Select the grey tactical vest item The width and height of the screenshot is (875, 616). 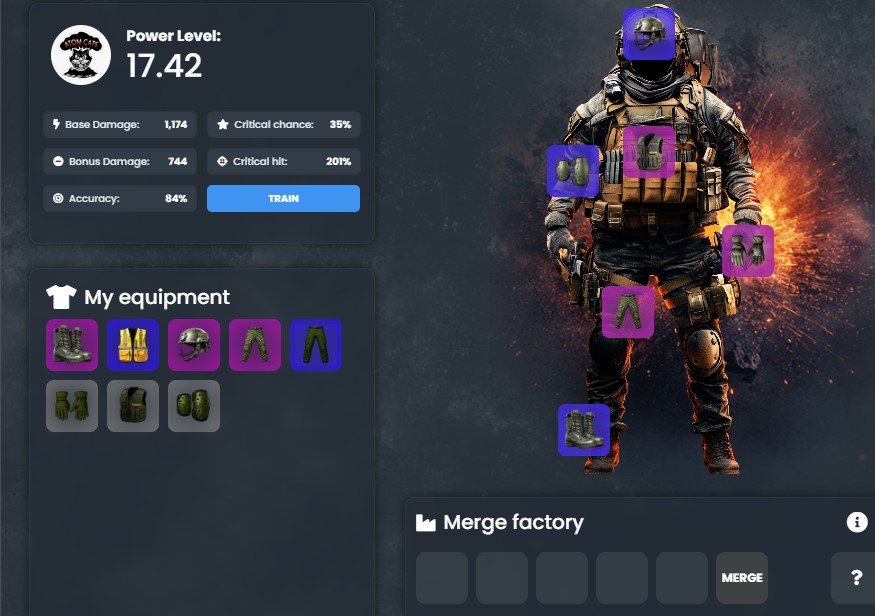coord(133,406)
